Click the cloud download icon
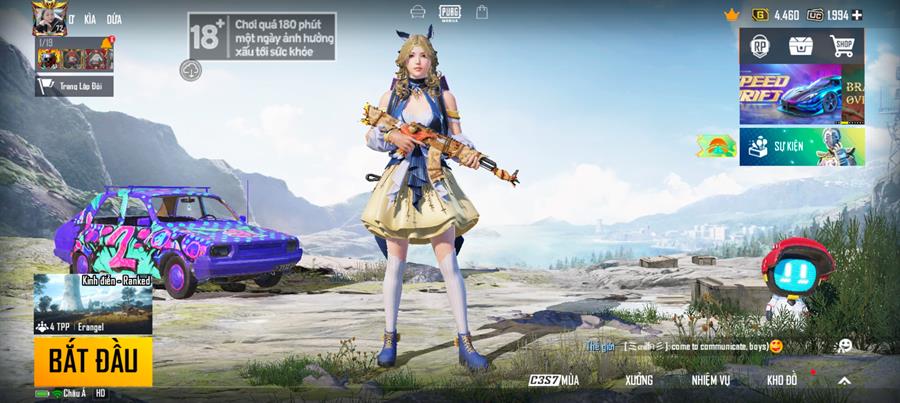This screenshot has width=900, height=403. 192,70
